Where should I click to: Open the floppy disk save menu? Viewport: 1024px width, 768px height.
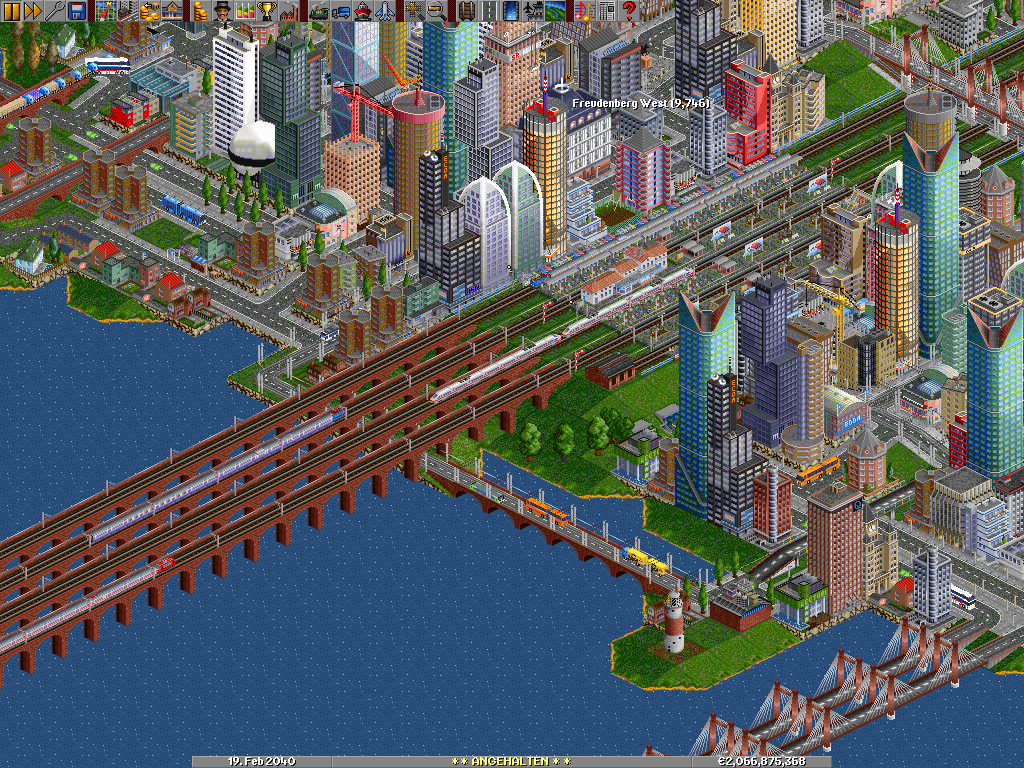(77, 11)
